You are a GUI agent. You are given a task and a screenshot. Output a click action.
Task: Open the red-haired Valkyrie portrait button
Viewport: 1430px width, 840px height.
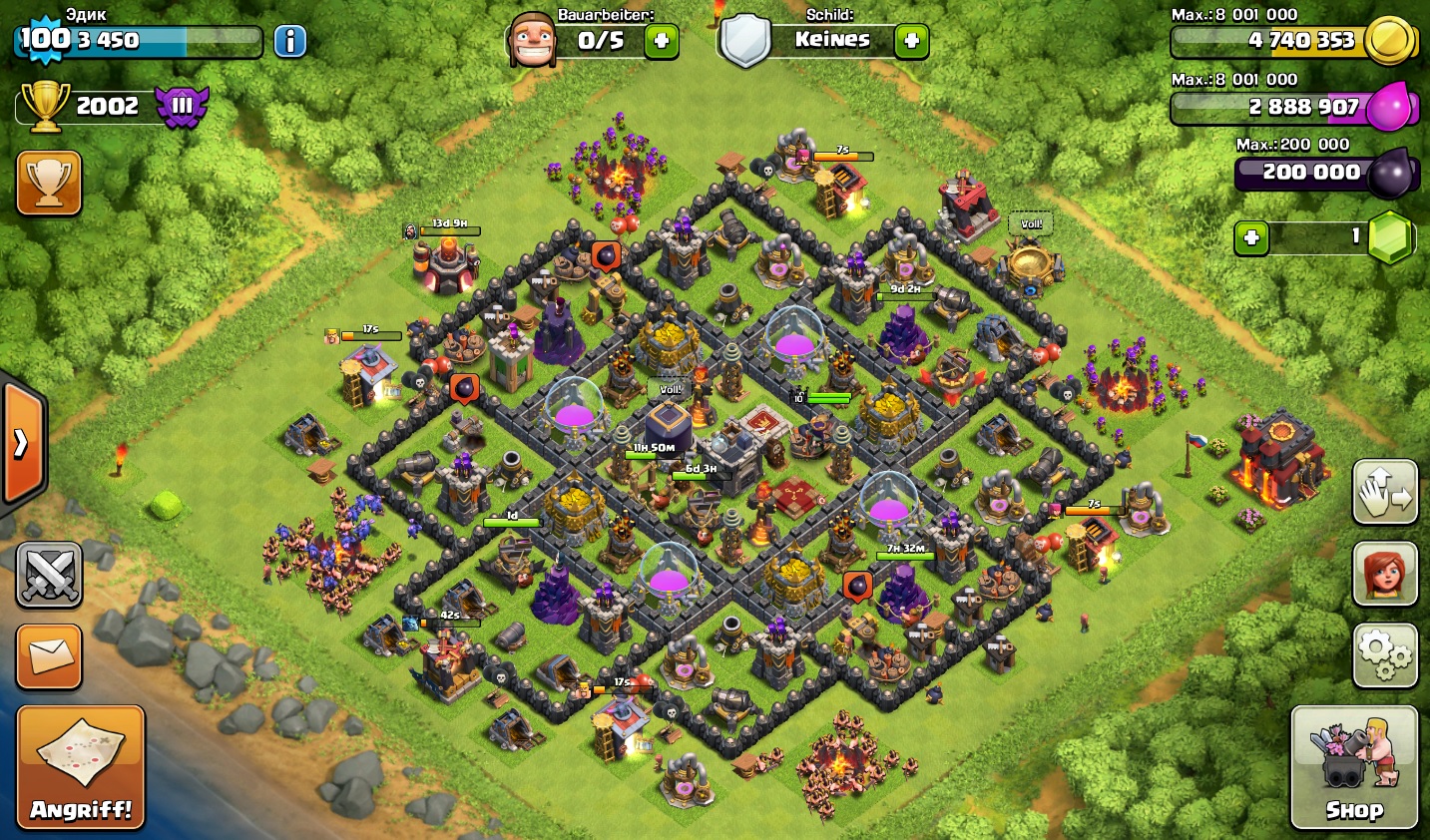coord(1385,574)
